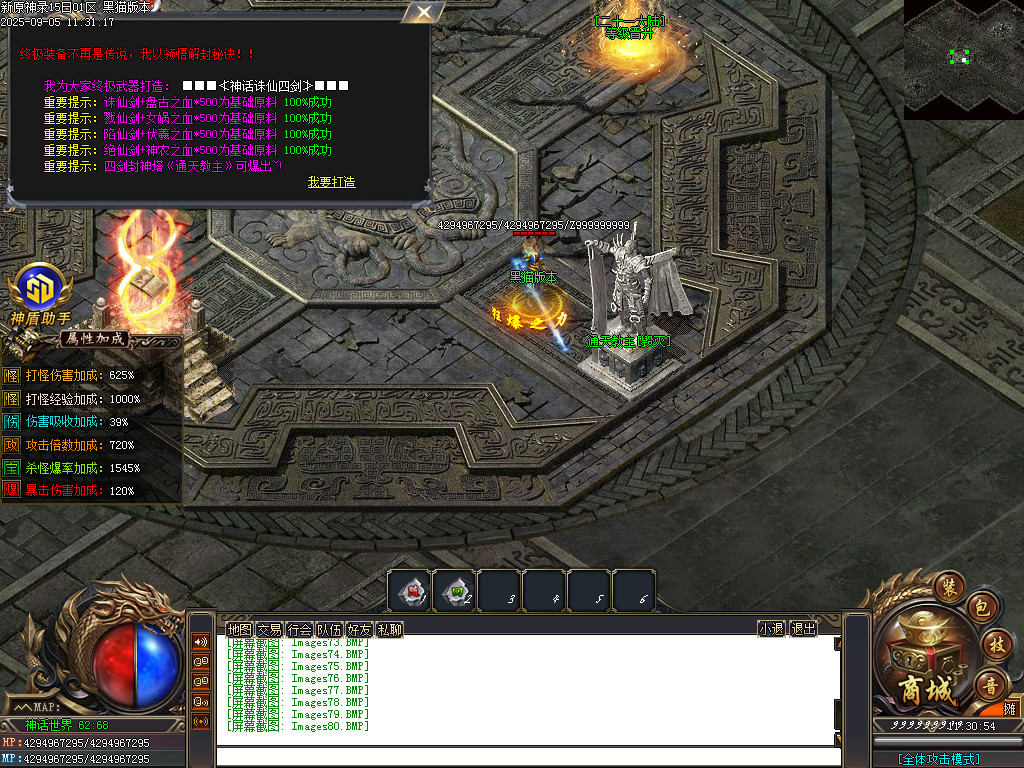Open the 包 bag round button

pyautogui.click(x=981, y=608)
